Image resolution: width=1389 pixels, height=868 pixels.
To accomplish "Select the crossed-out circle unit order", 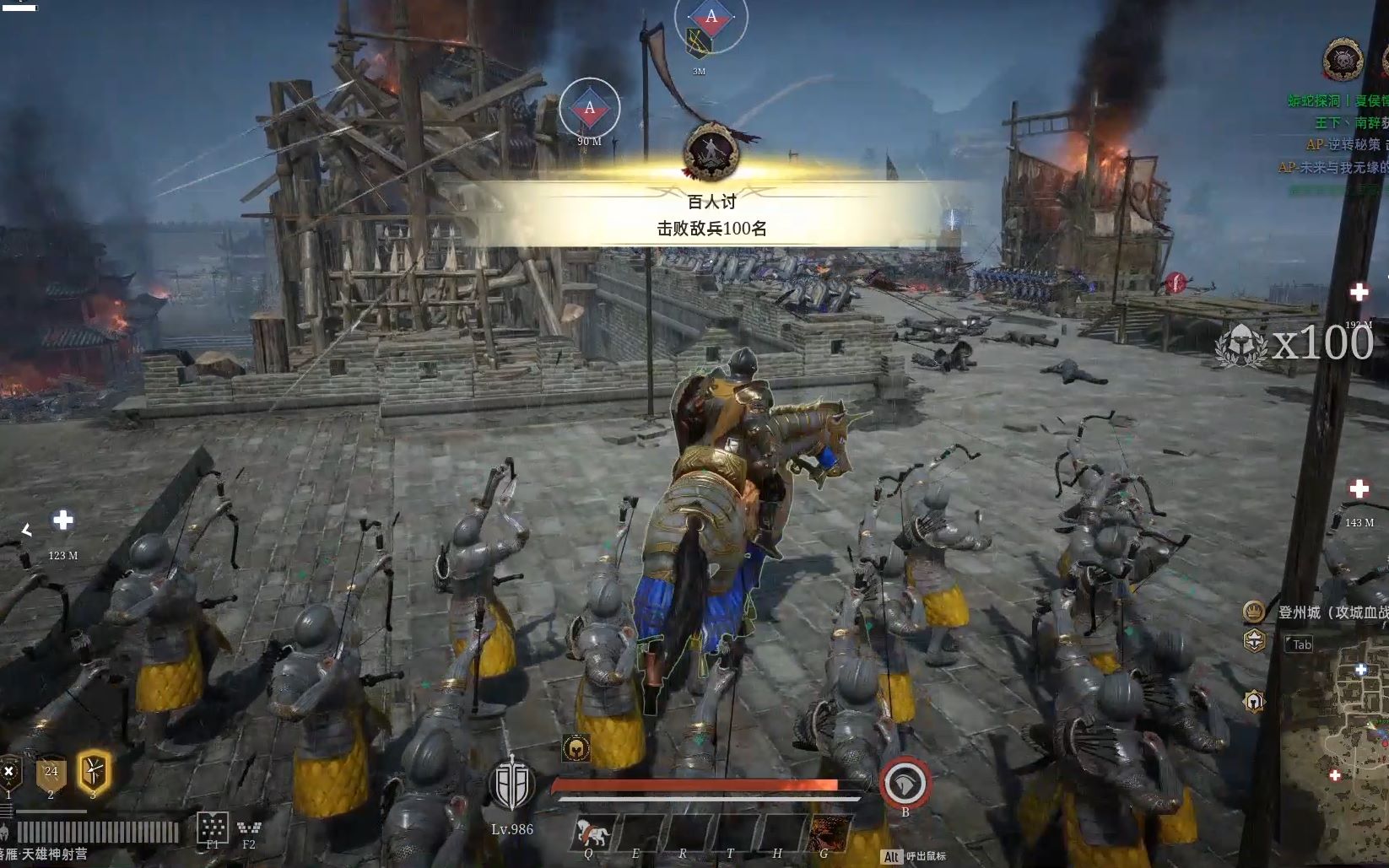I will (9, 773).
